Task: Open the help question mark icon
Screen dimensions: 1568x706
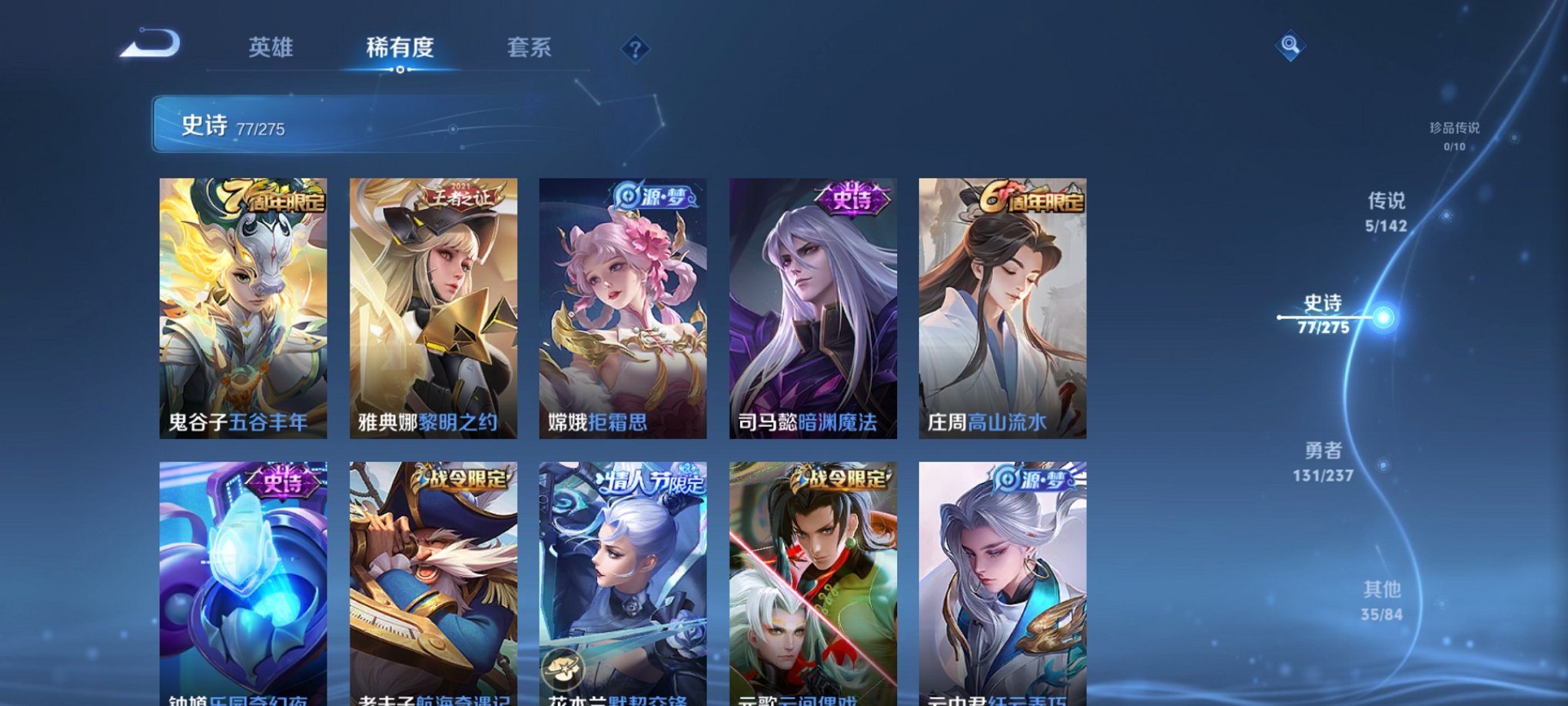Action: (633, 50)
